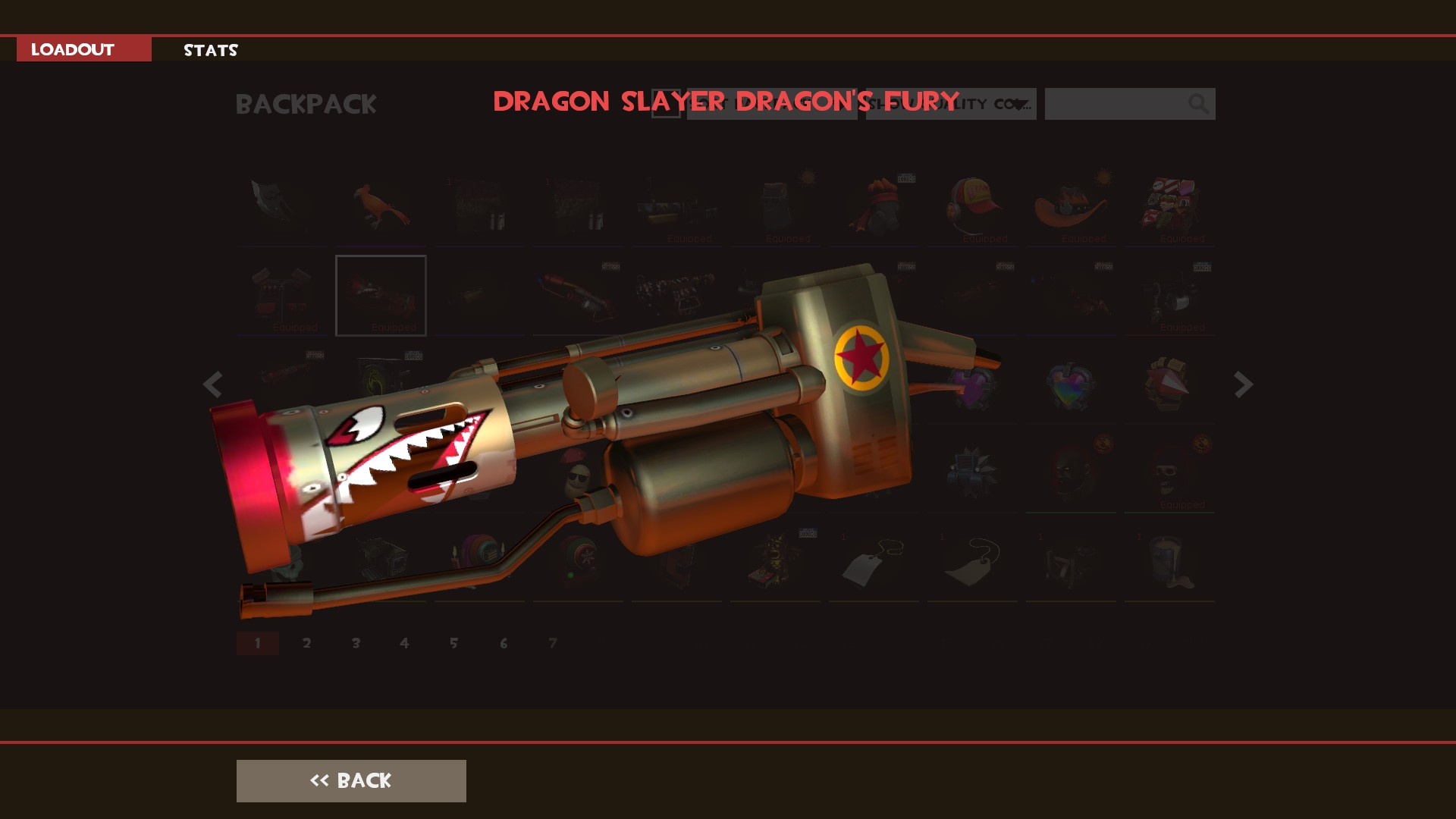Go to backpack page 4

pyautogui.click(x=405, y=642)
